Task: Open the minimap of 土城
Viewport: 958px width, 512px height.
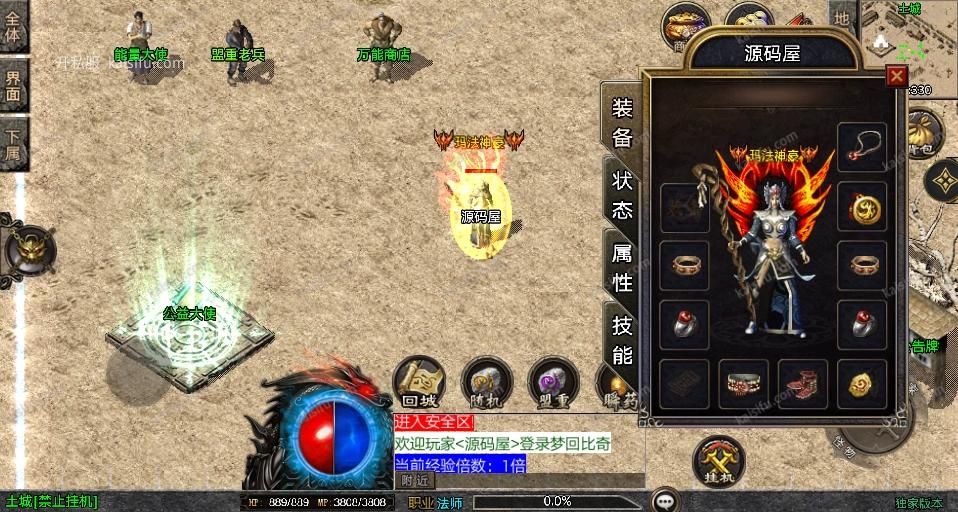Action: [x=908, y=36]
